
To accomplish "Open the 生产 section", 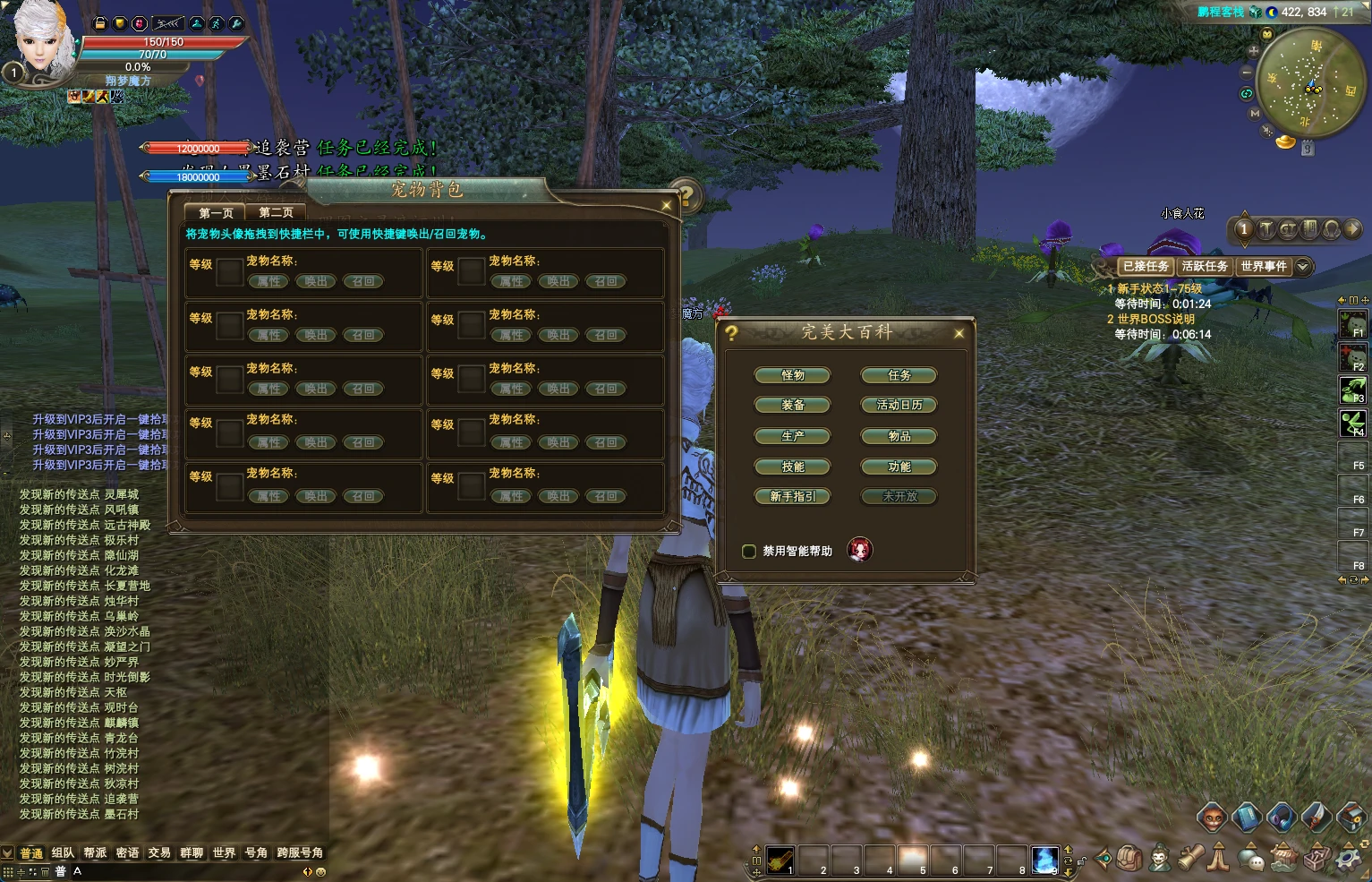I will [793, 437].
